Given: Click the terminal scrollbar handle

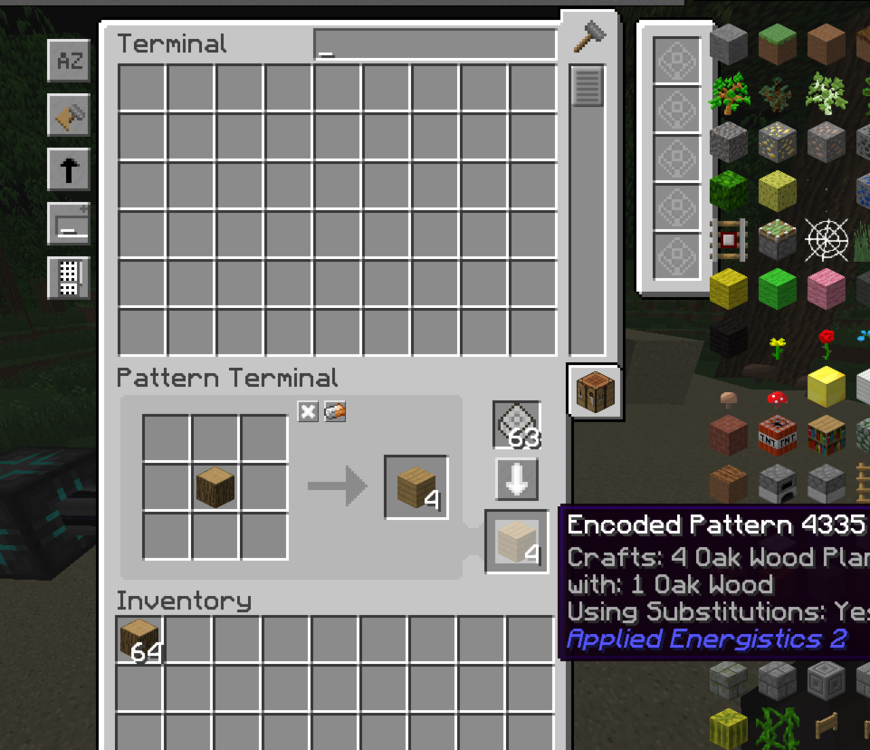Looking at the screenshot, I should tap(587, 86).
